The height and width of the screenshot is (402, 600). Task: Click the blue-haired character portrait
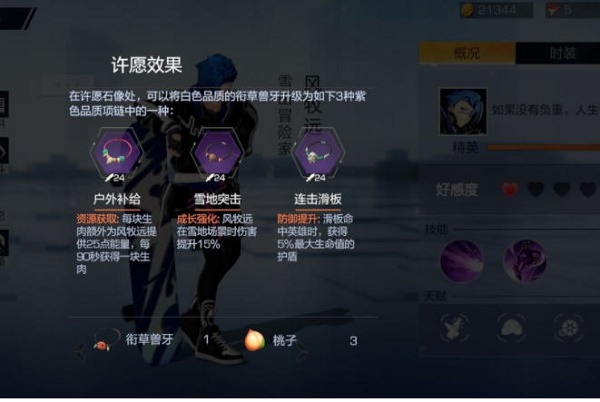[x=463, y=111]
